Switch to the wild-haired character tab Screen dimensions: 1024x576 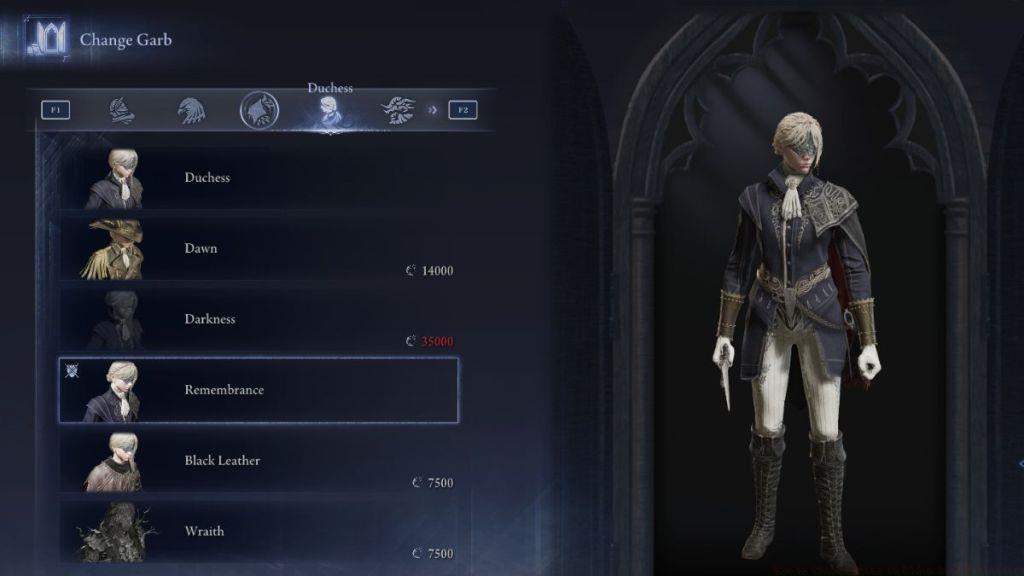pyautogui.click(x=397, y=110)
